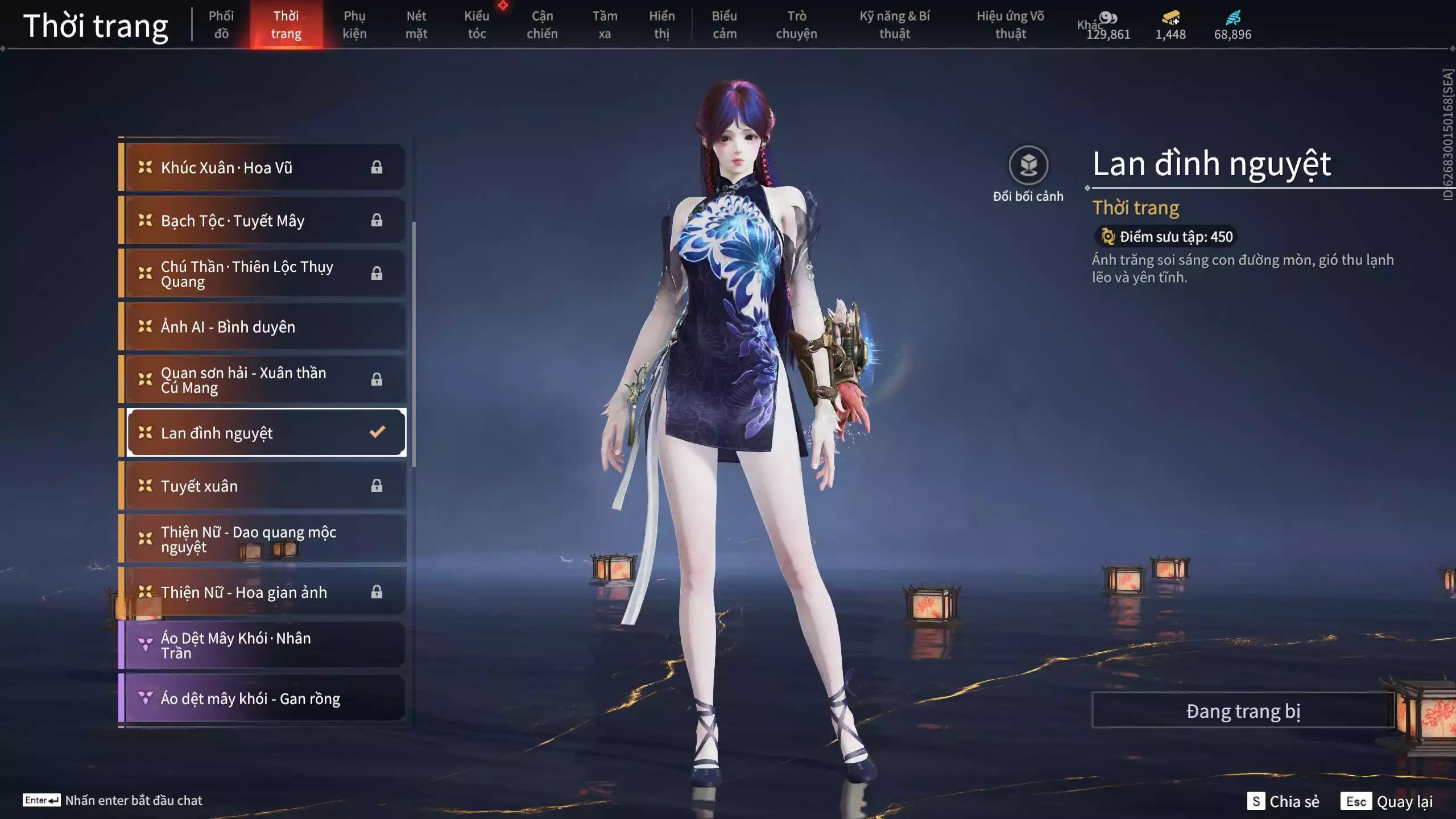
Task: Show the Biểu cảm tab
Action: coord(725,25)
